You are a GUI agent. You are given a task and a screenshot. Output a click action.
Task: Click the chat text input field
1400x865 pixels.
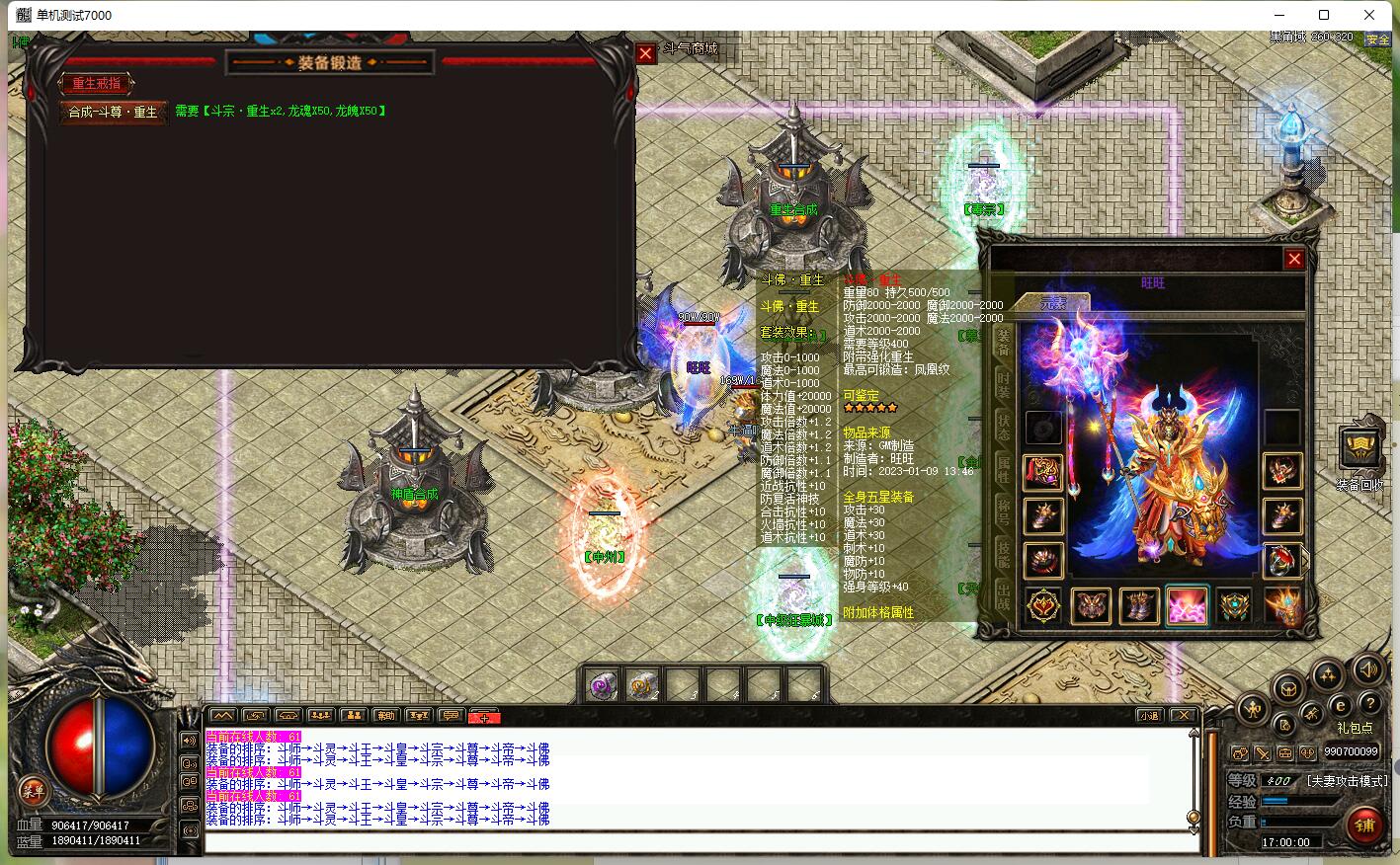pyautogui.click(x=692, y=842)
